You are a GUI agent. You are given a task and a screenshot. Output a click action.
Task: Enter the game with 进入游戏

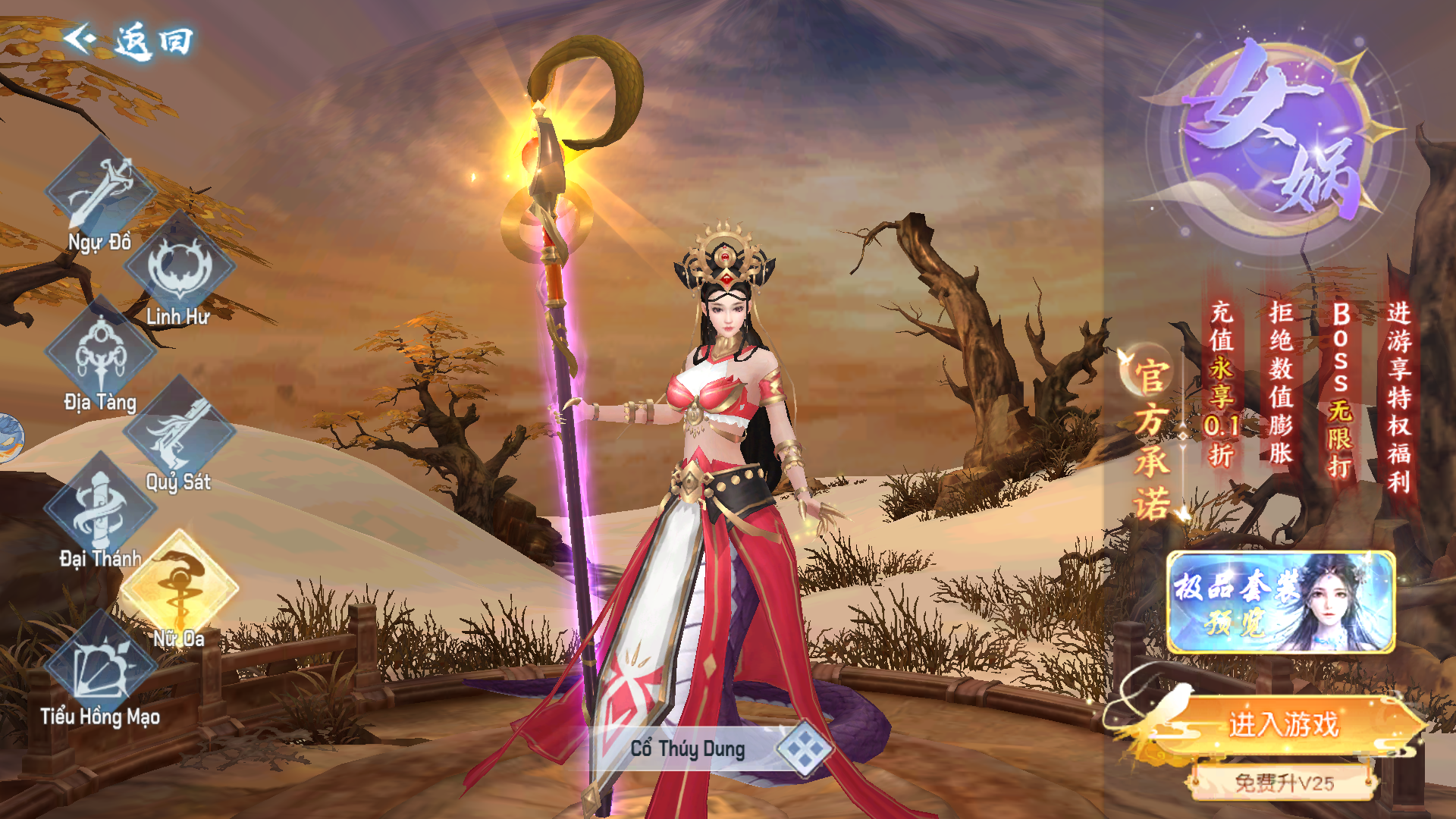pyautogui.click(x=1283, y=724)
